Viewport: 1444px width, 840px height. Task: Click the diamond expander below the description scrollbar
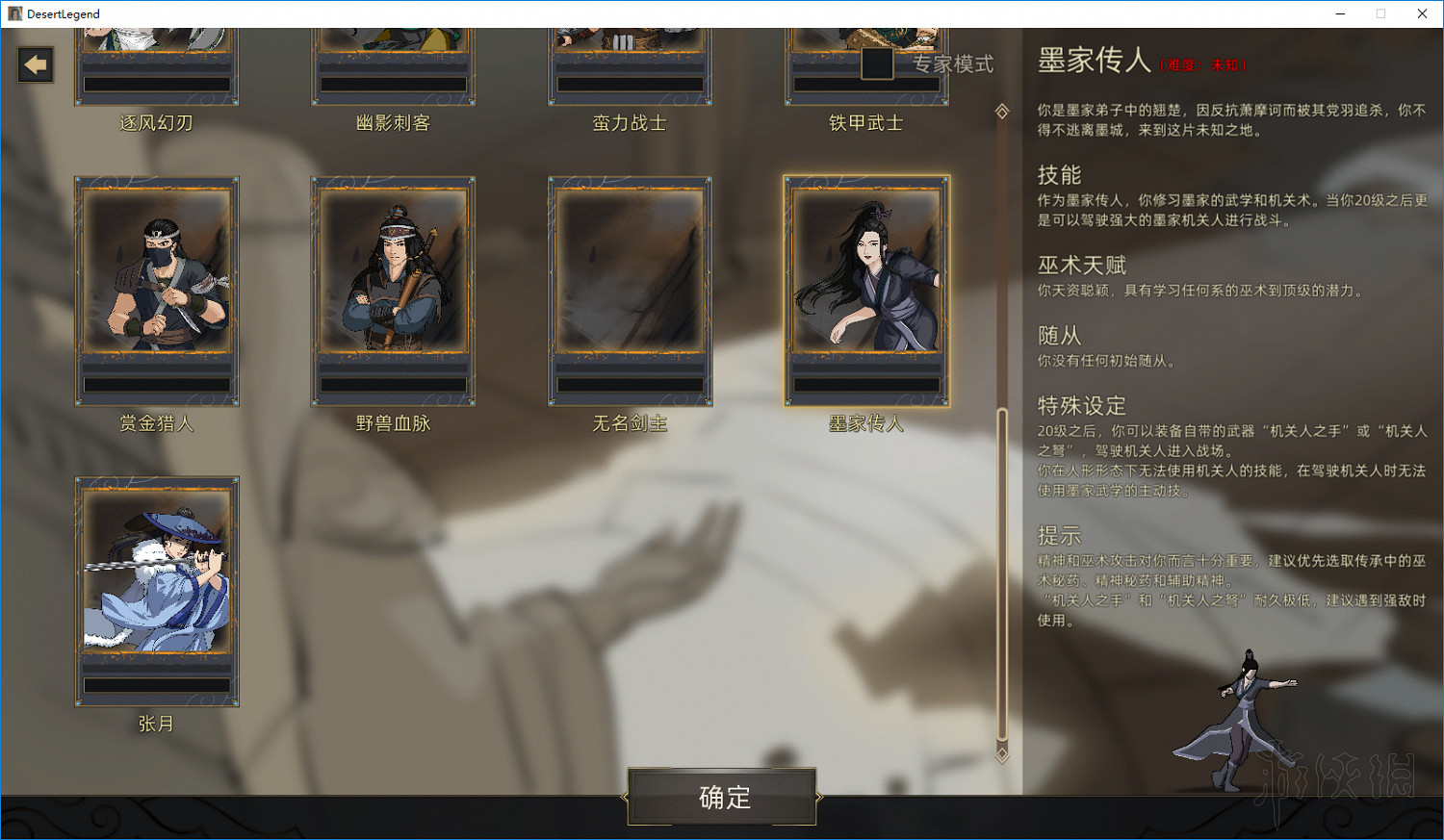tap(1001, 756)
